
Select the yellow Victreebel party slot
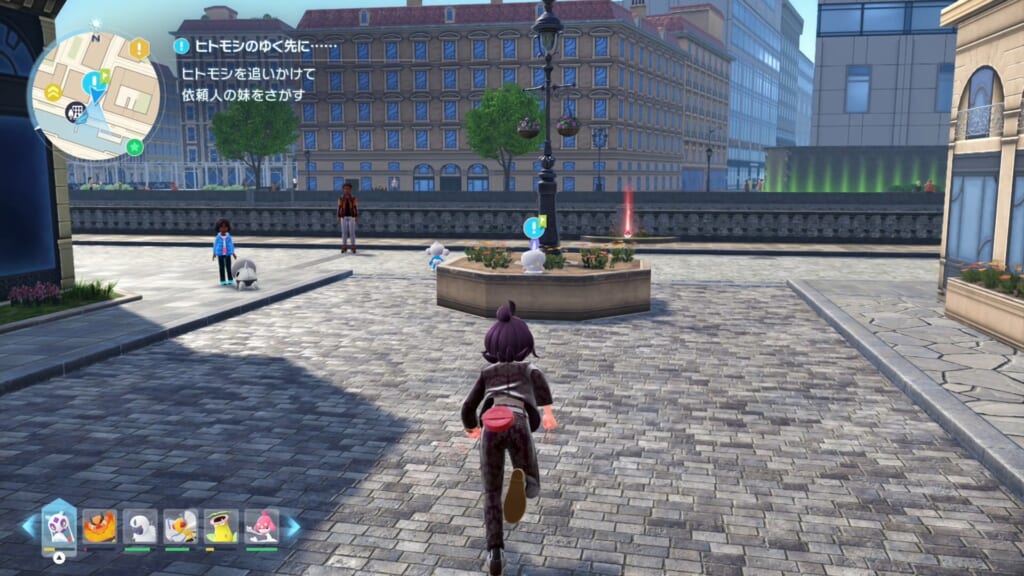coord(220,526)
